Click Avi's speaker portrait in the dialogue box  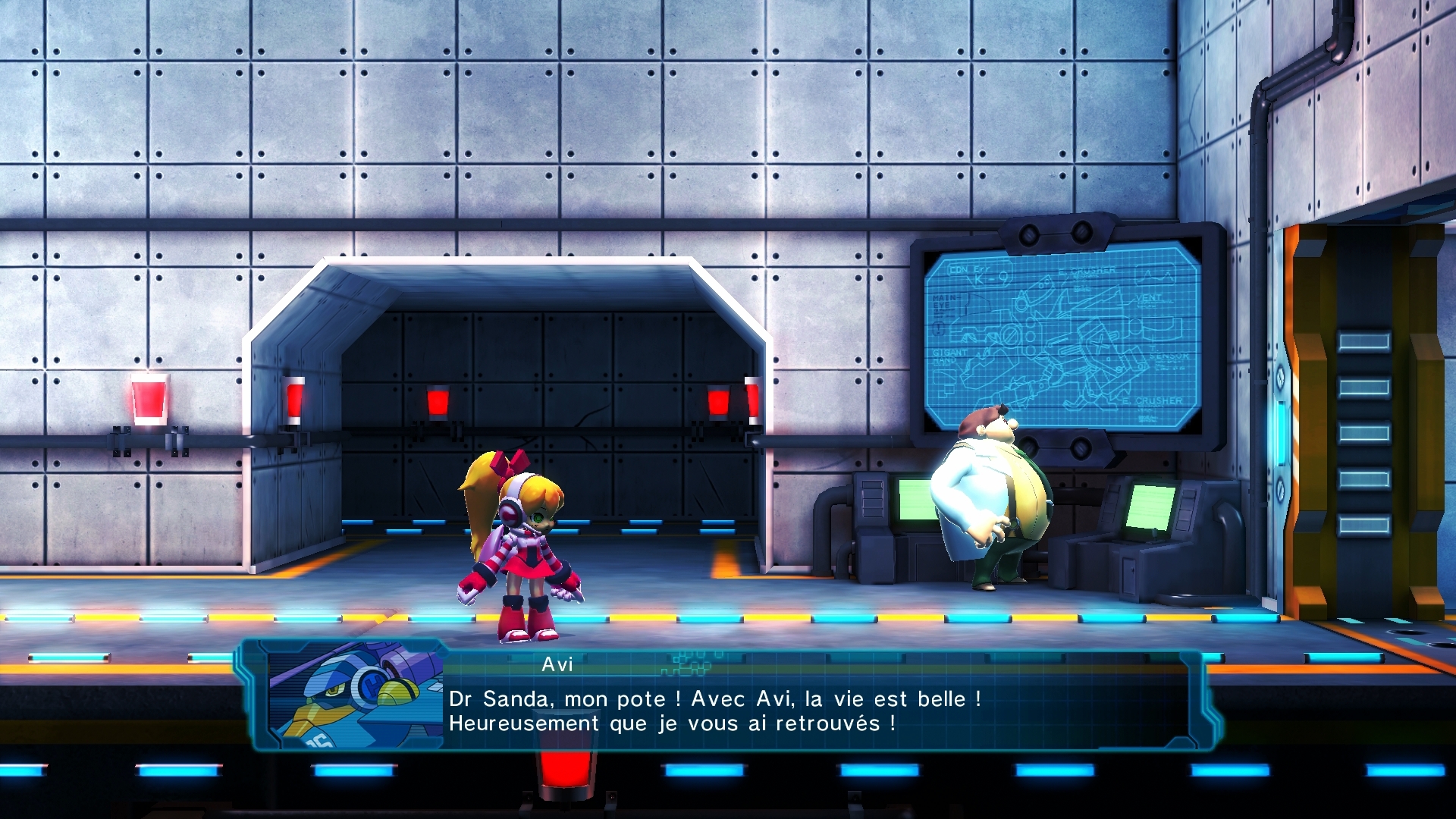[355, 696]
